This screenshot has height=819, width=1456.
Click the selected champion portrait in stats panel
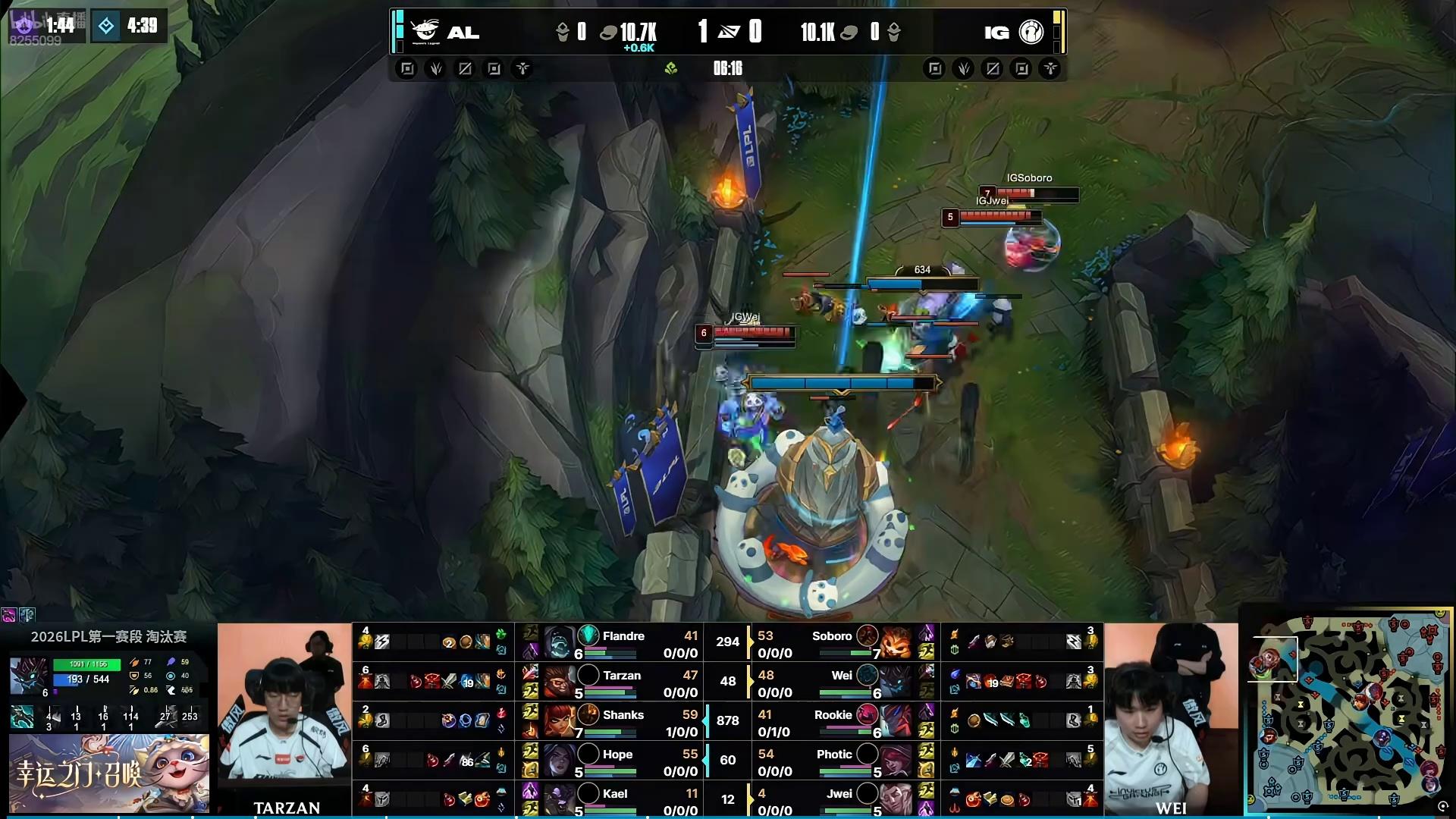pyautogui.click(x=30, y=675)
